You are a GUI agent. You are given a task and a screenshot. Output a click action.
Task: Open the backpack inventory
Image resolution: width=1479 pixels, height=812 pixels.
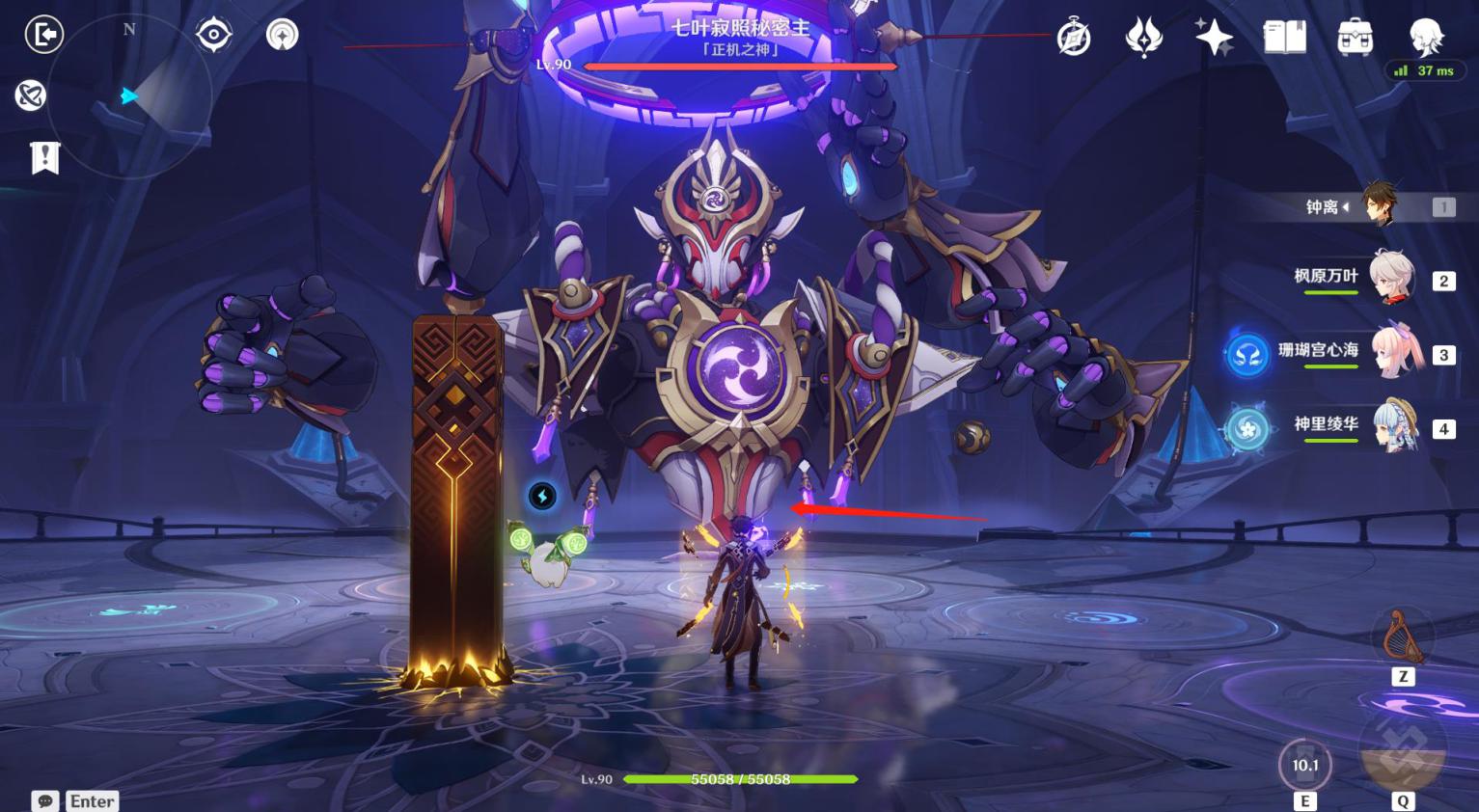pyautogui.click(x=1355, y=38)
